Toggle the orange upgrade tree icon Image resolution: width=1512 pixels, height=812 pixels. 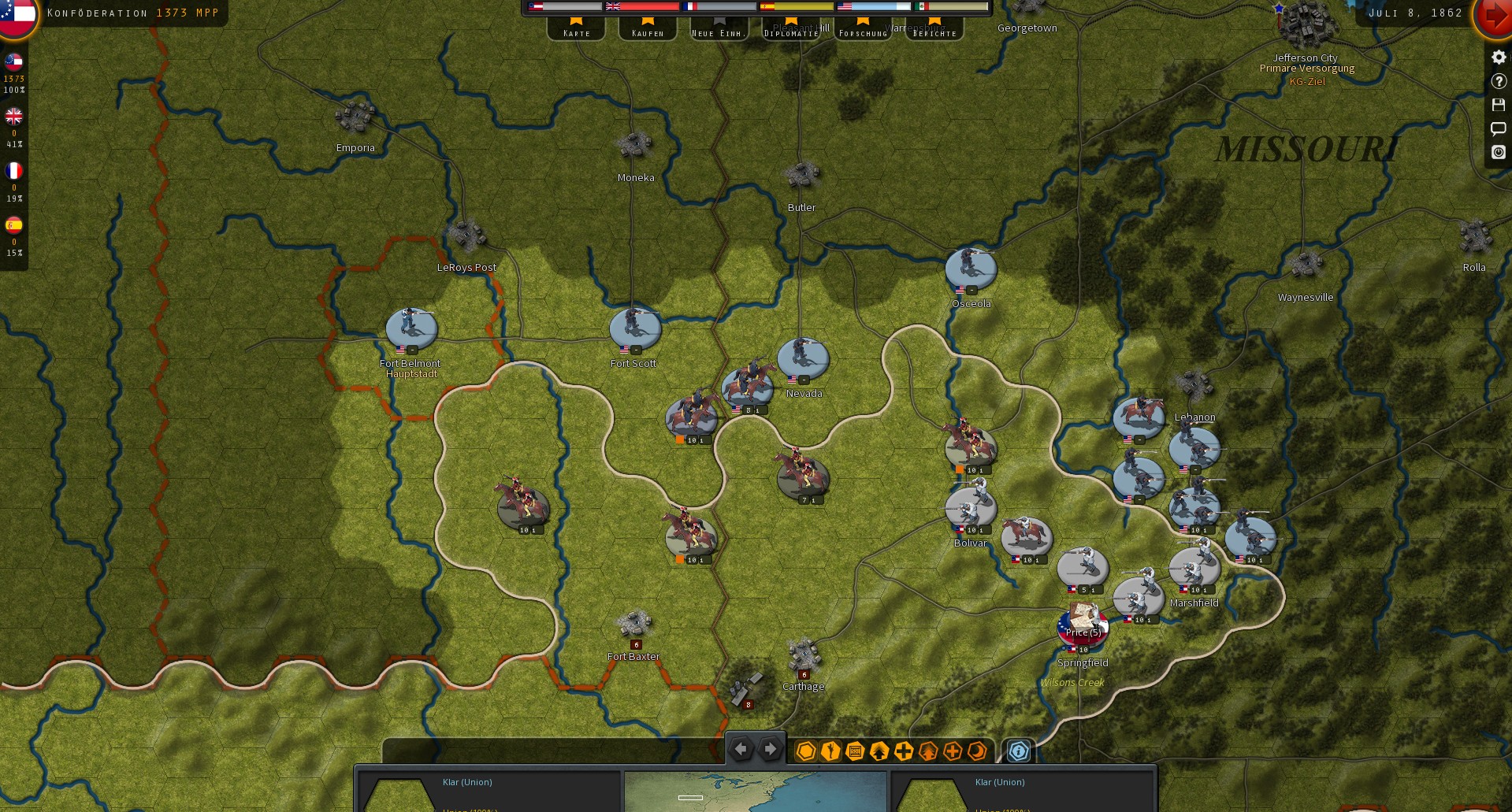pyautogui.click(x=927, y=752)
